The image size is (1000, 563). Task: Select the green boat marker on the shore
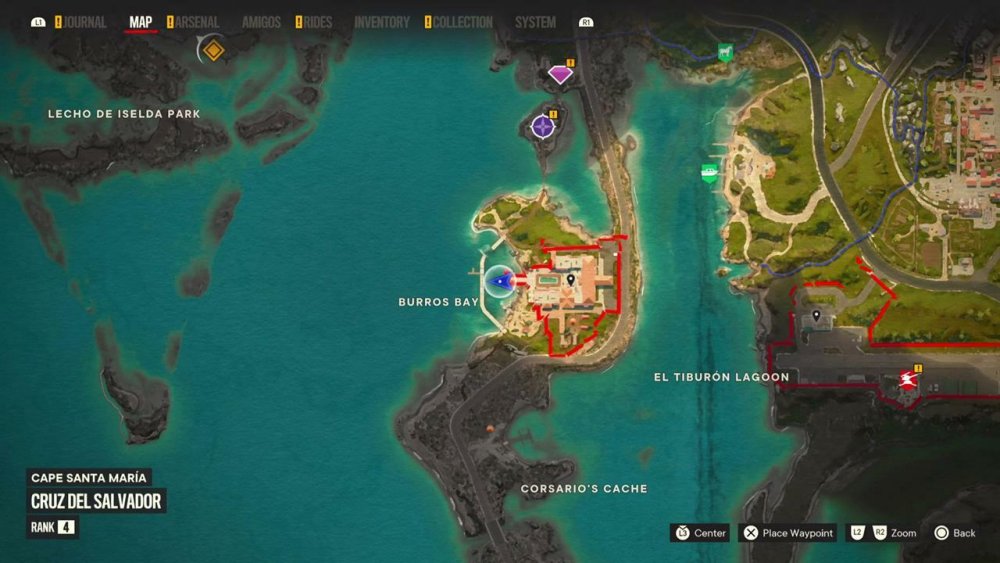tap(709, 173)
